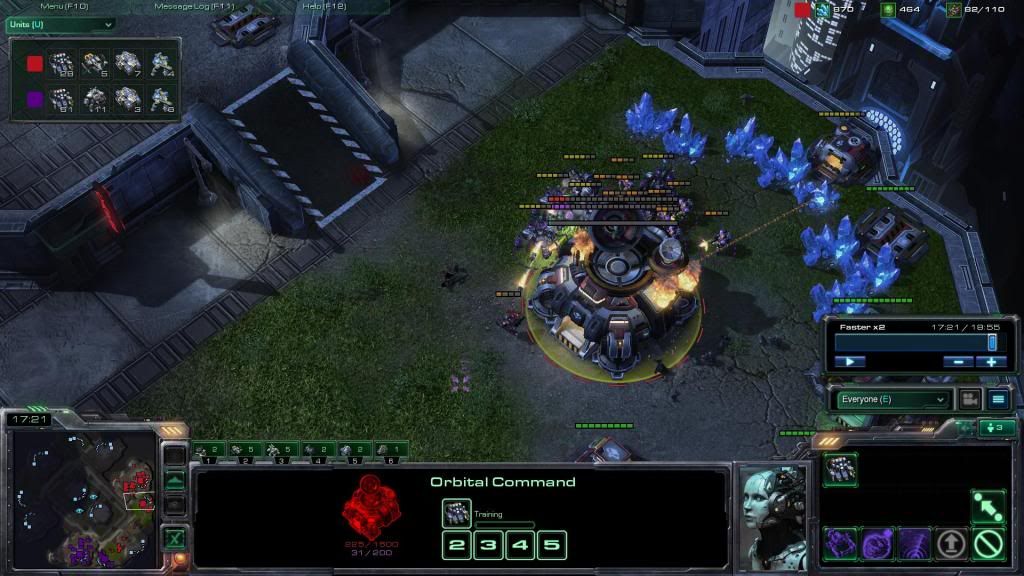Open the Everyone (E) vision dropdown
The image size is (1024, 576).
(x=893, y=399)
